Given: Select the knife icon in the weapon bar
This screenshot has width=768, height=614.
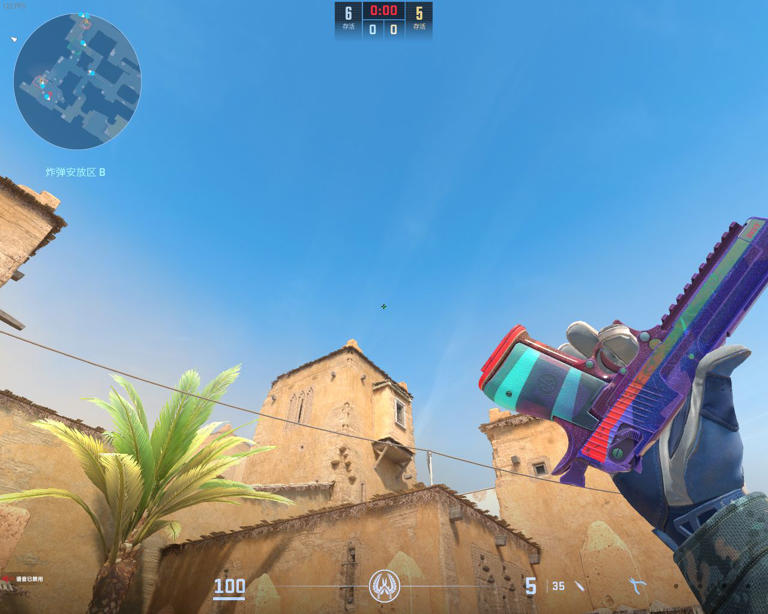Looking at the screenshot, I should coord(580,586).
